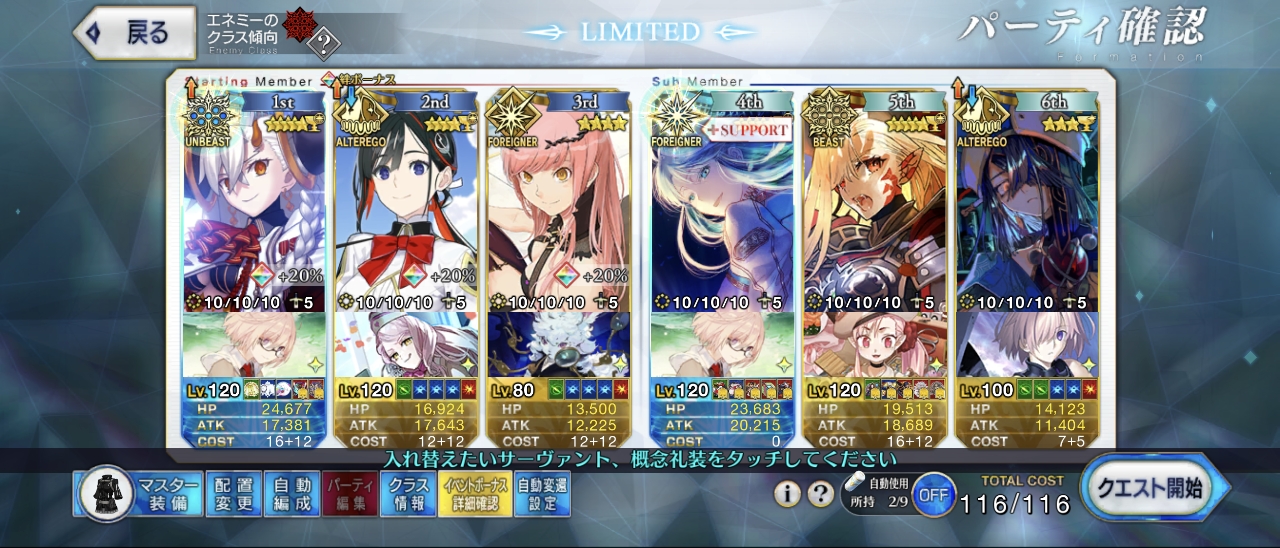Go back with the 戻る button

click(135, 32)
